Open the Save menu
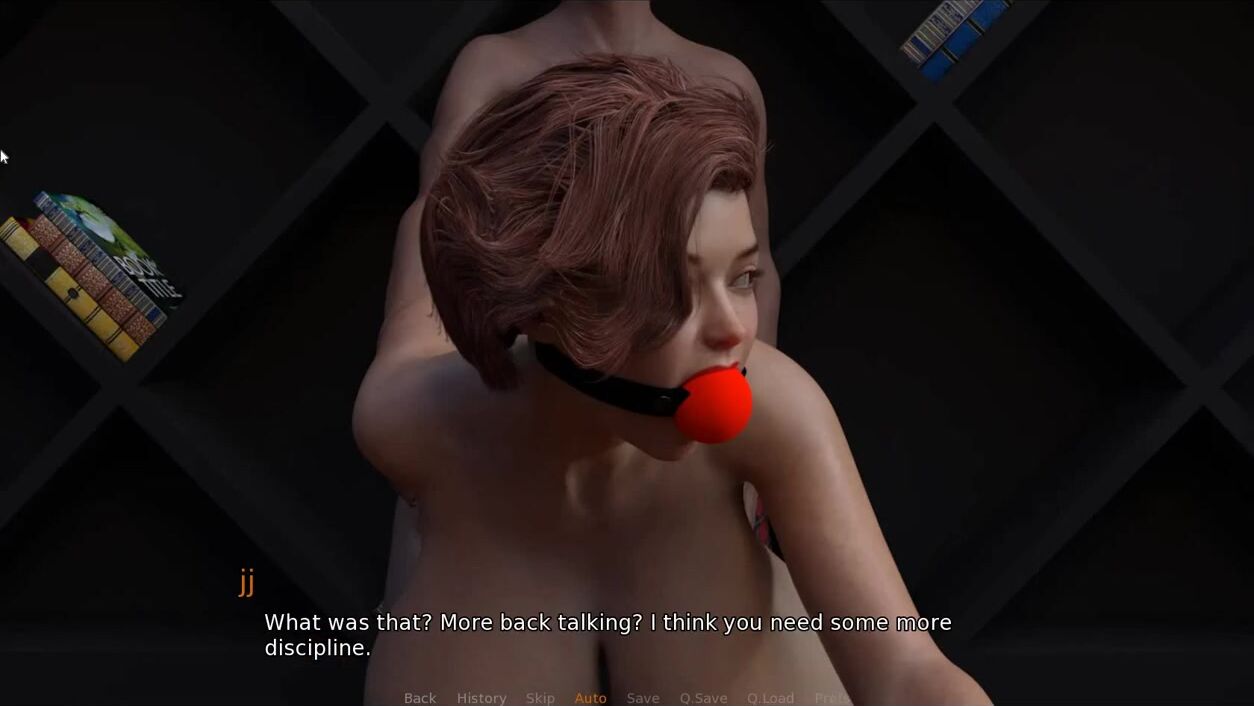The width and height of the screenshot is (1254, 706). coord(643,698)
